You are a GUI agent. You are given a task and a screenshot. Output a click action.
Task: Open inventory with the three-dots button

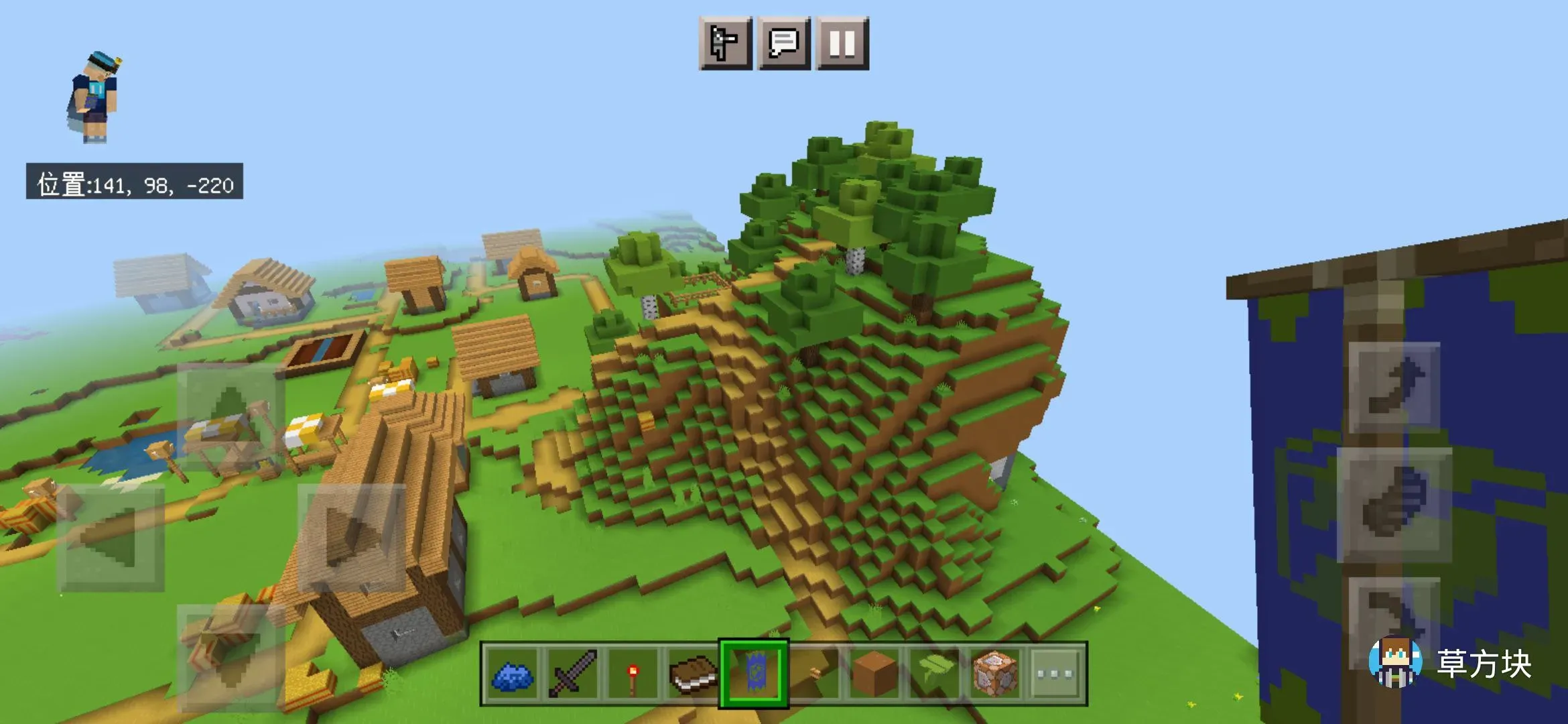click(1055, 674)
